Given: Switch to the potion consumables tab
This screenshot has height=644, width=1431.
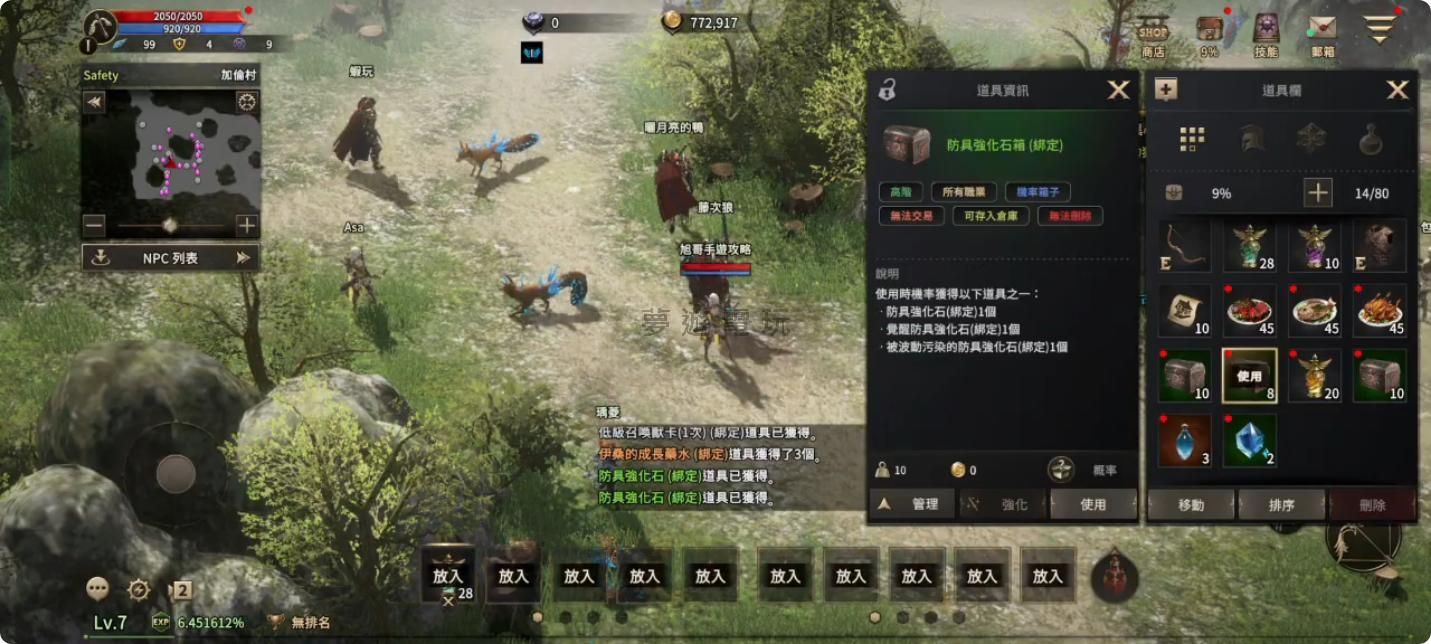Looking at the screenshot, I should pos(1370,139).
